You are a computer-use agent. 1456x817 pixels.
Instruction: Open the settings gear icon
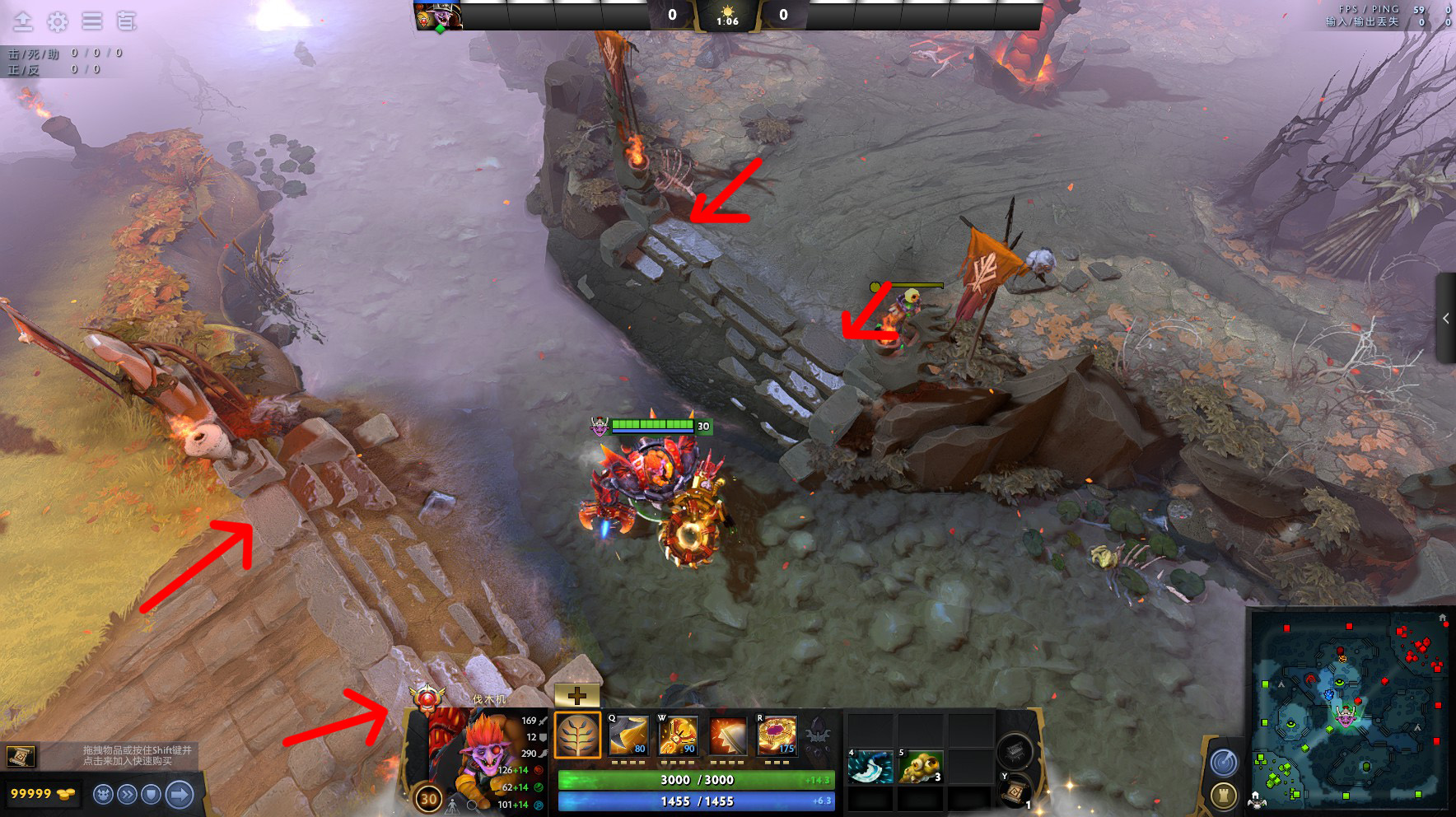(x=57, y=21)
